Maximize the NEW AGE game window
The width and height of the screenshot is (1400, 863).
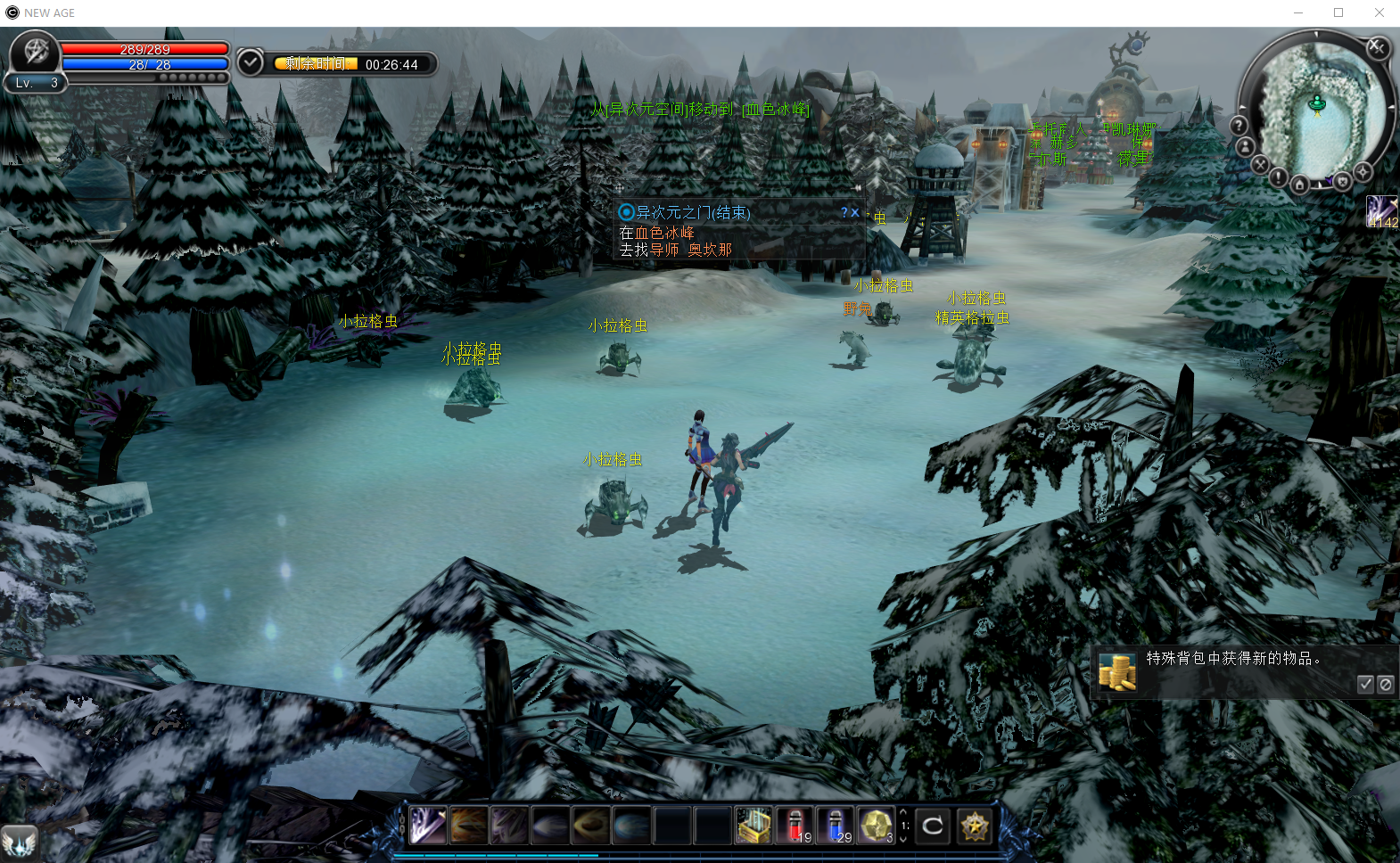(x=1338, y=12)
